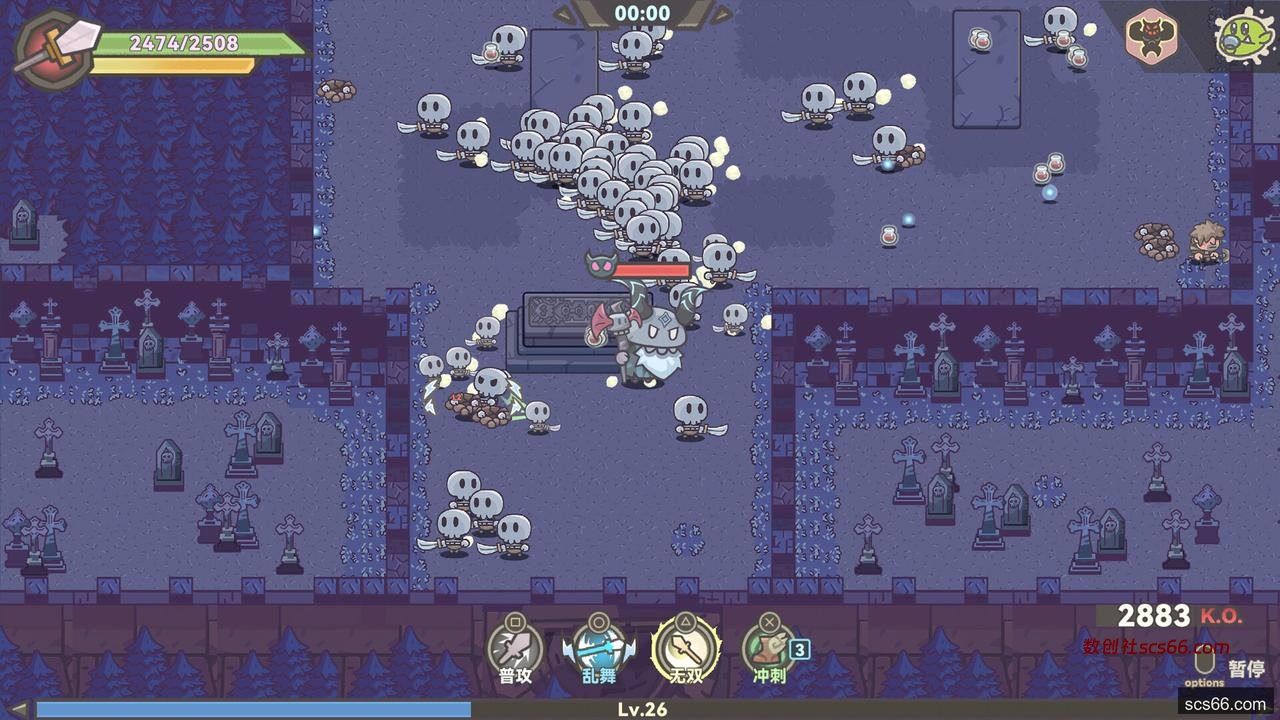Select the bat demon hexagon icon
1280x720 pixels.
pos(1151,36)
